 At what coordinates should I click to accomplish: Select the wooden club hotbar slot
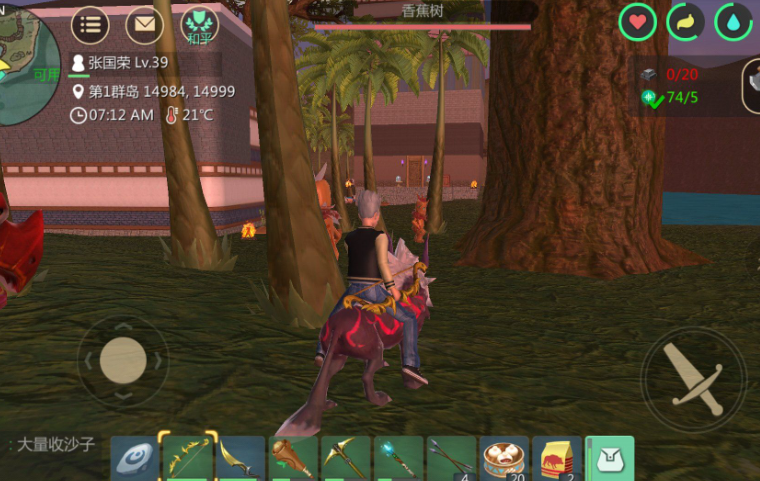[293, 458]
